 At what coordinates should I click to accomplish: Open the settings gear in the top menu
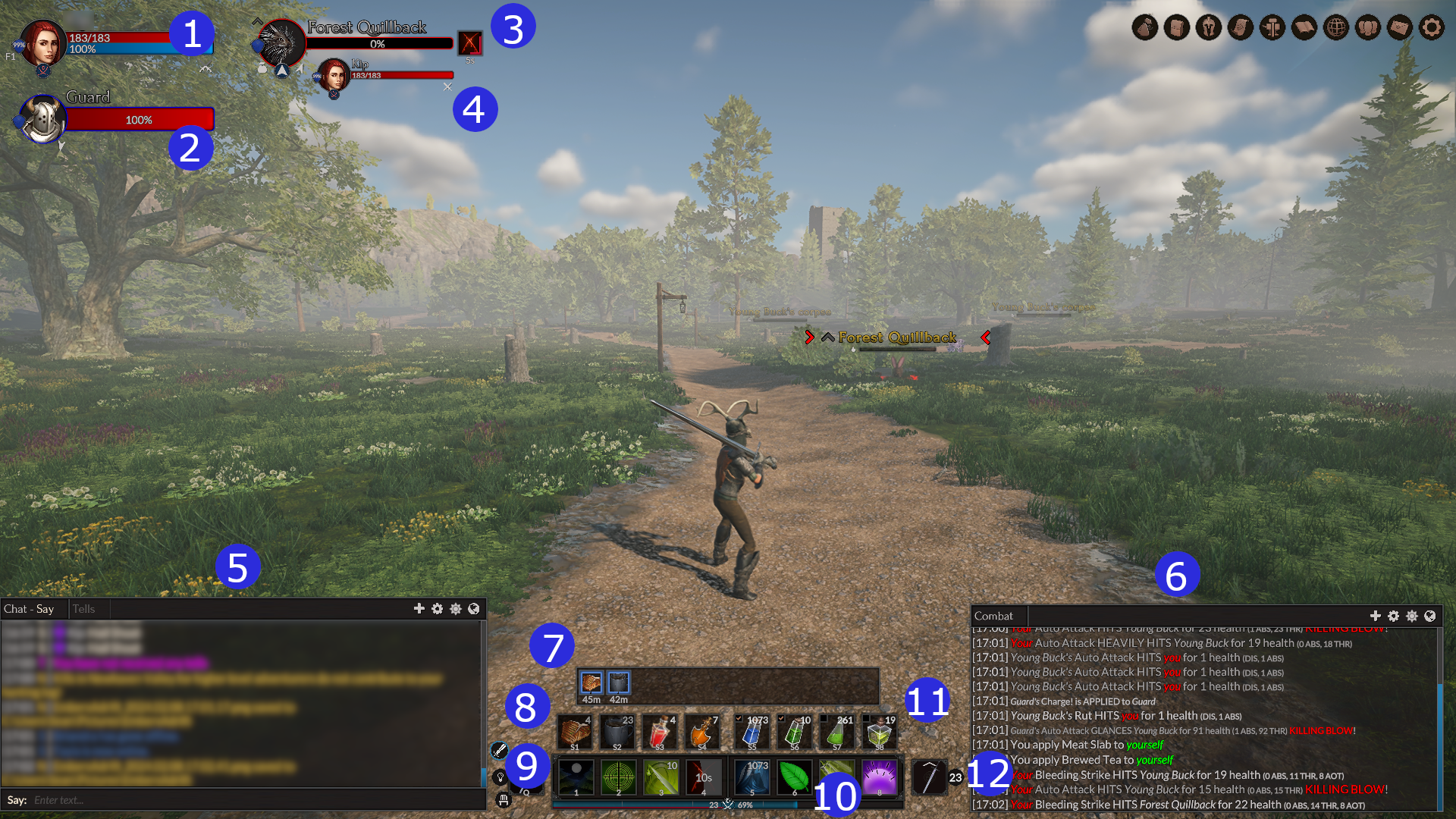click(x=1431, y=28)
